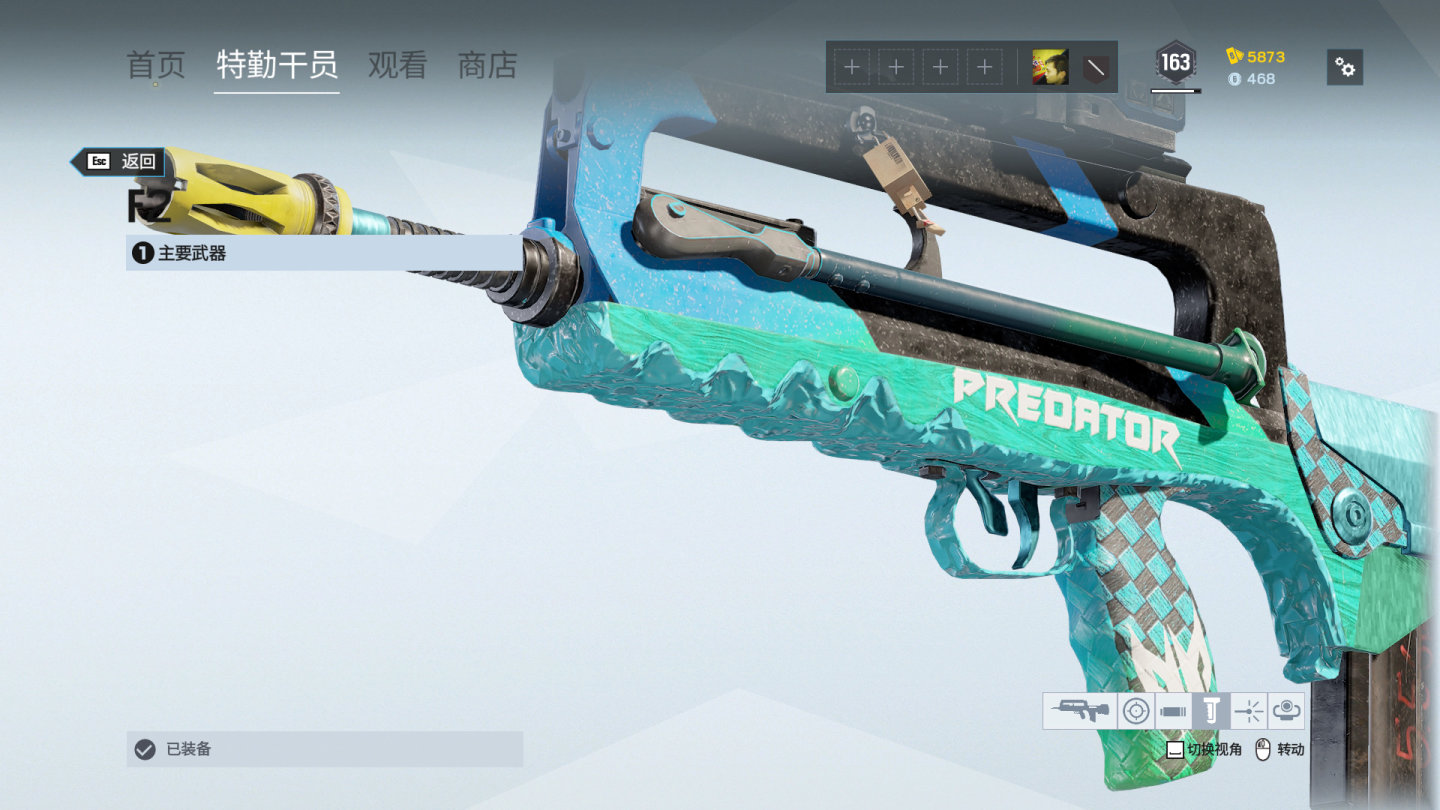Switch to the 特勤干员 operators tab

277,66
